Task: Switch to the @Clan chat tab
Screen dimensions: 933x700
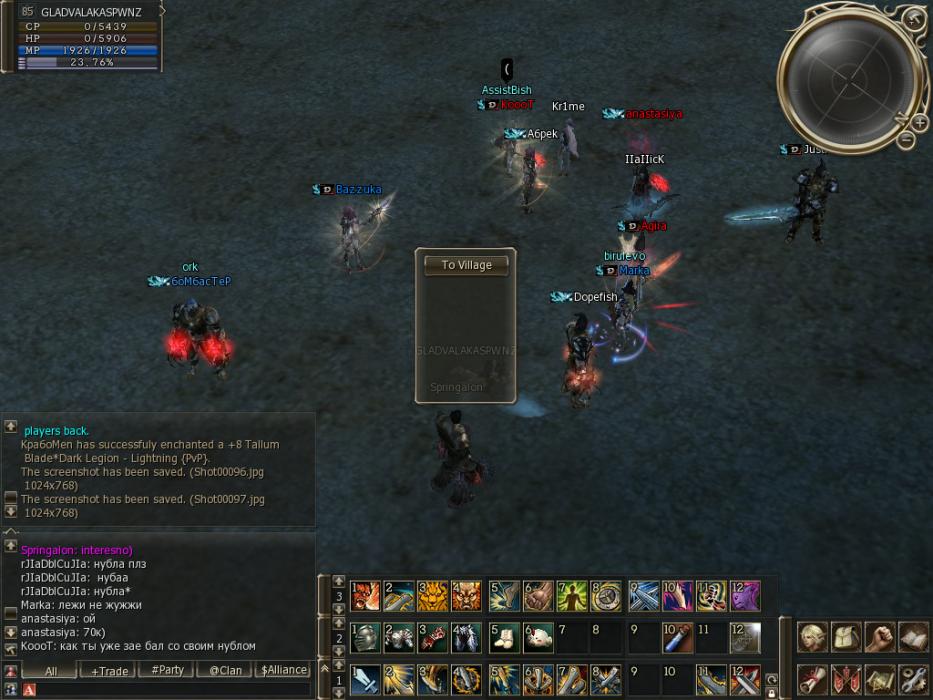Action: pyautogui.click(x=225, y=671)
